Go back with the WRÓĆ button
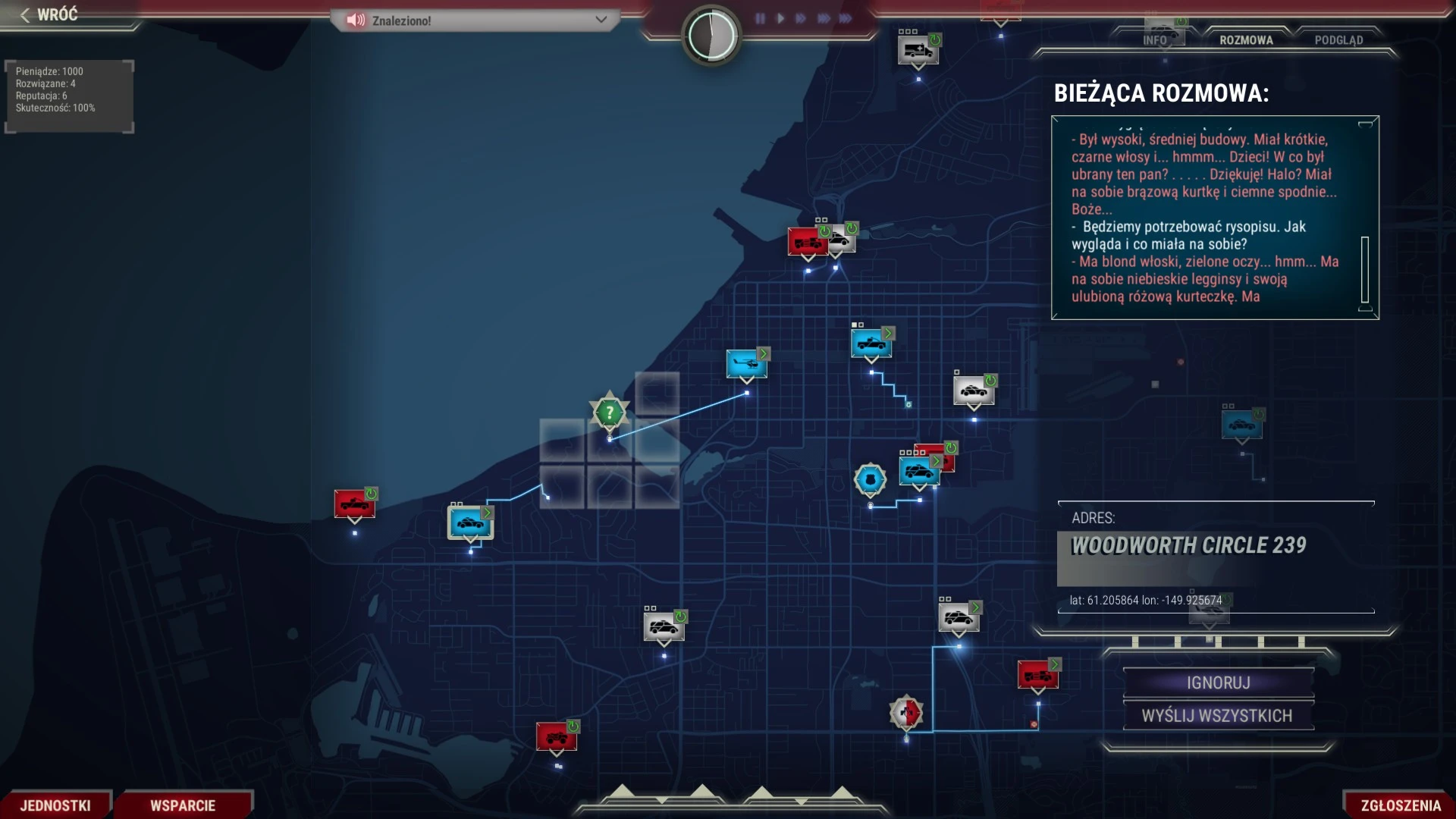This screenshot has width=1456, height=819. coord(50,14)
